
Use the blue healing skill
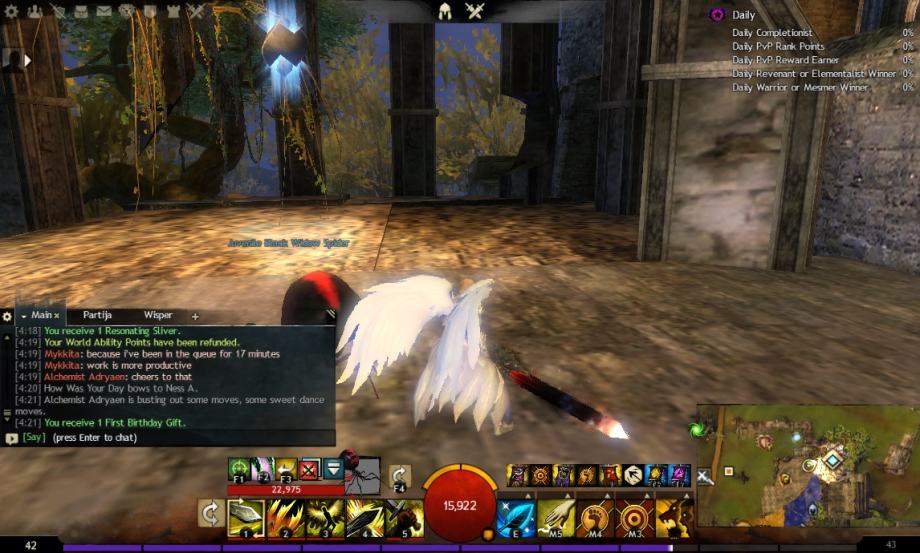point(517,518)
